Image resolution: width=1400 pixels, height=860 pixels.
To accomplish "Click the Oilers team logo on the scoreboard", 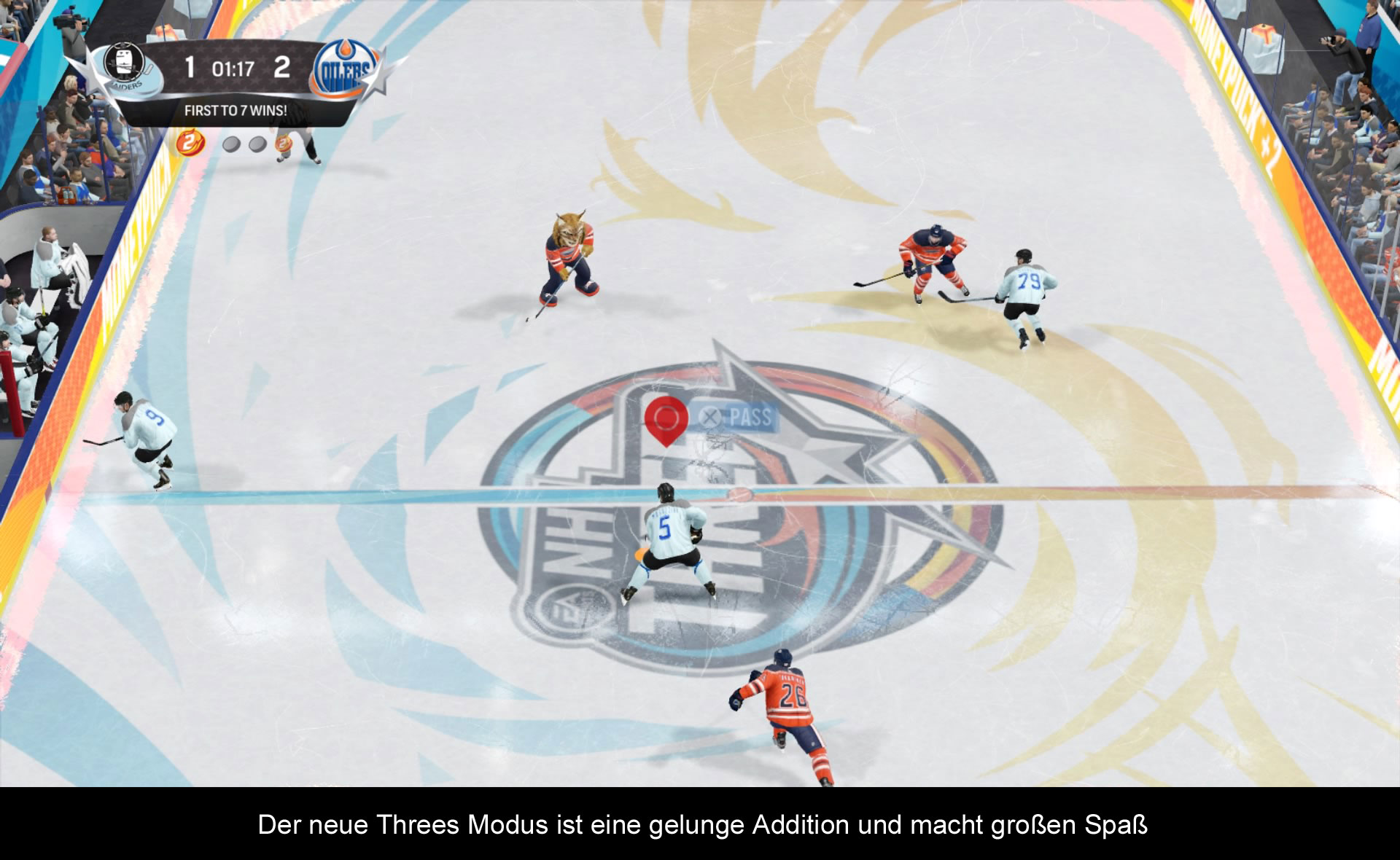I will (x=346, y=70).
